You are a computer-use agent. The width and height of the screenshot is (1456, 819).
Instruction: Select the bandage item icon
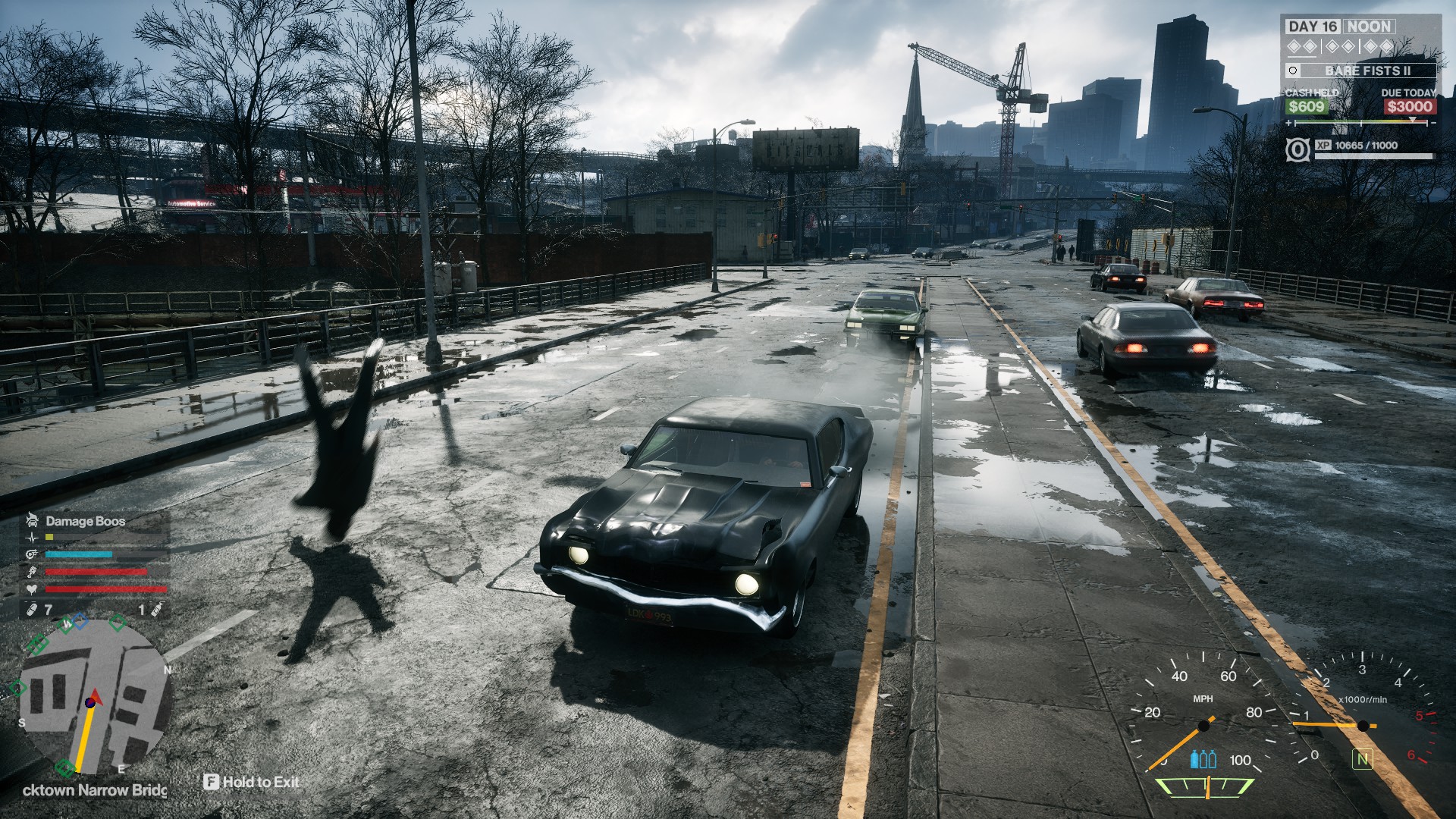[x=32, y=610]
